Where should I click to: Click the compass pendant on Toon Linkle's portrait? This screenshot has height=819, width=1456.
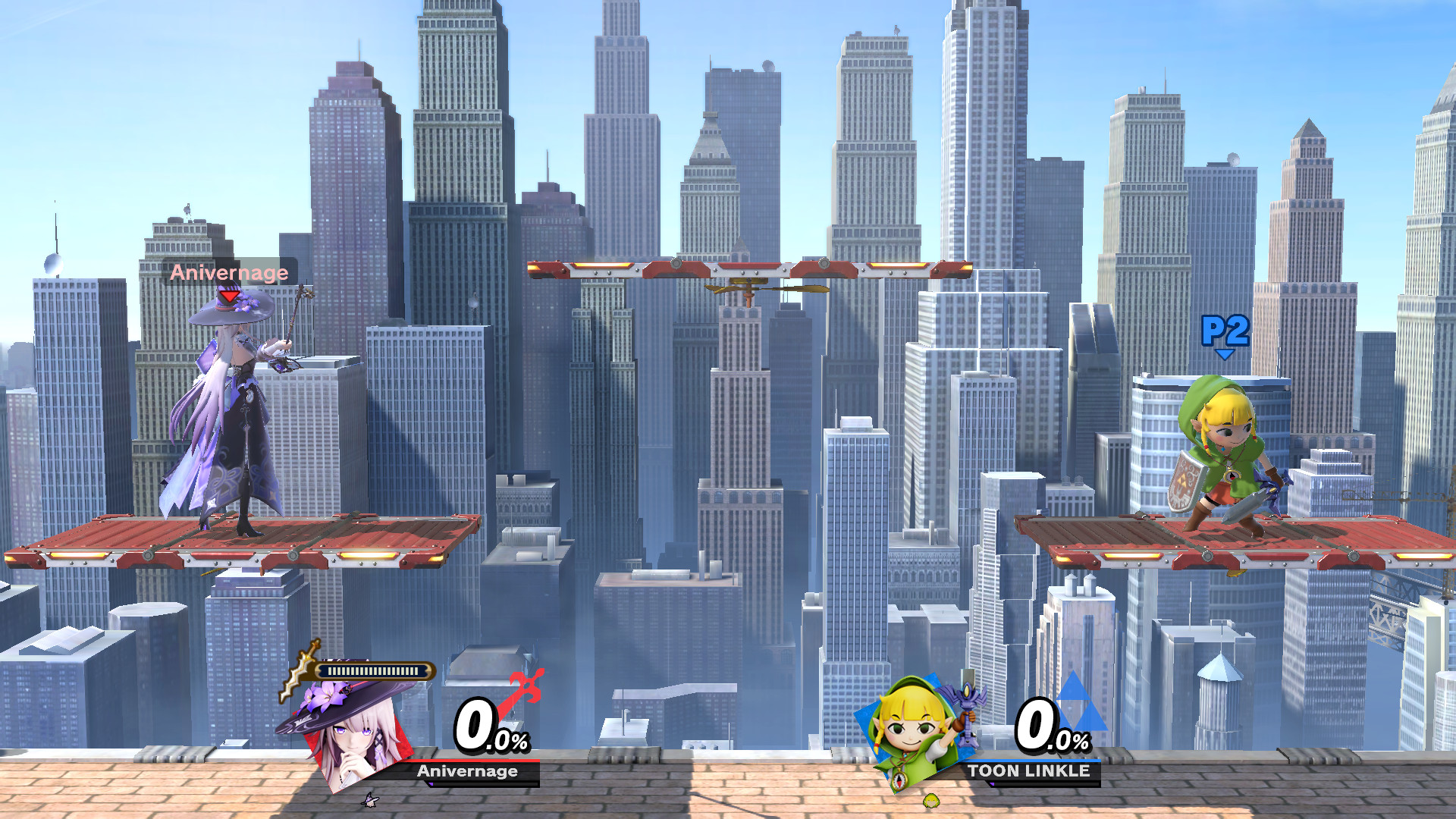899,780
